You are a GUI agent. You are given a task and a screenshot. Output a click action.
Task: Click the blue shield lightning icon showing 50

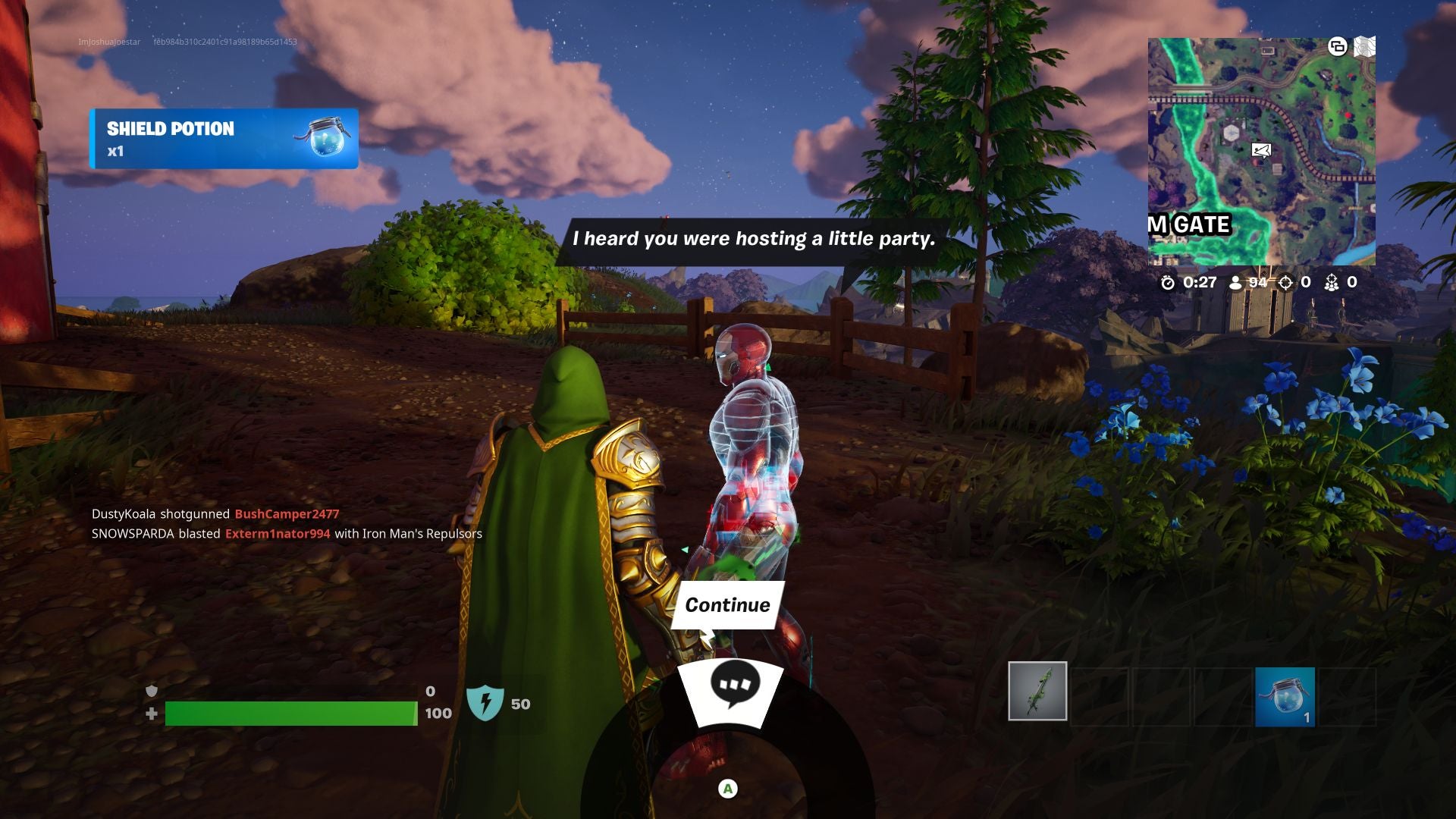(487, 702)
